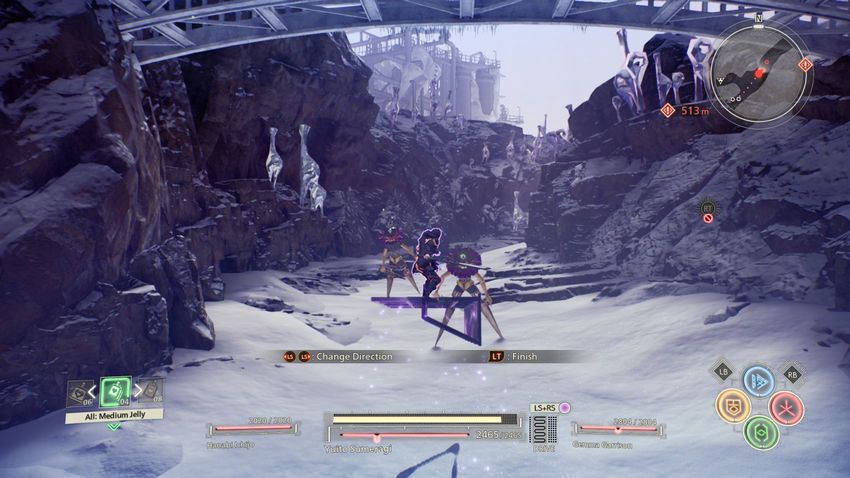Click the right arrow of the item selector
Viewport: 850px width, 478px height.
tap(139, 391)
